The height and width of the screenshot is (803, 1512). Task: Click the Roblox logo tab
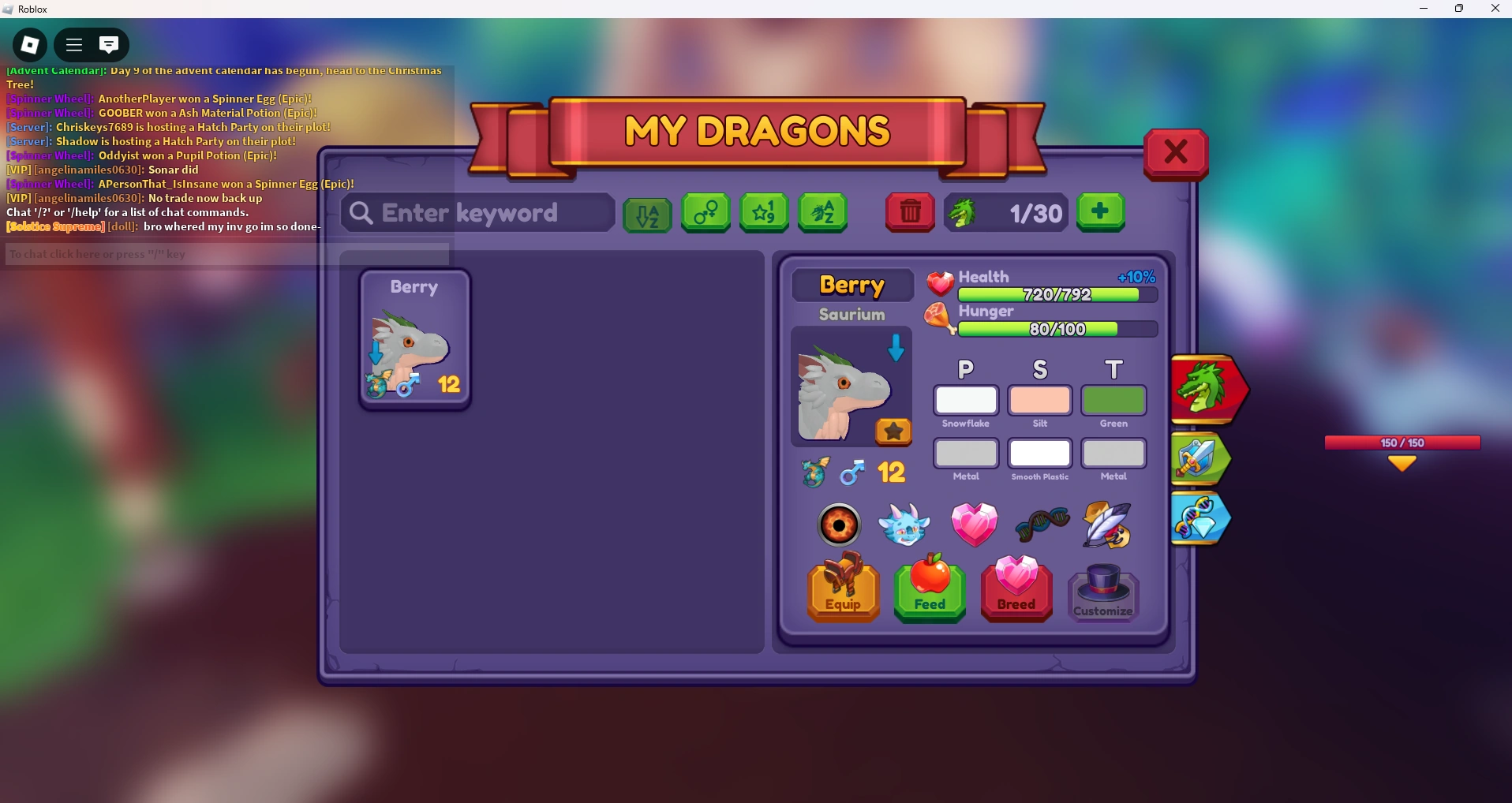coord(29,45)
